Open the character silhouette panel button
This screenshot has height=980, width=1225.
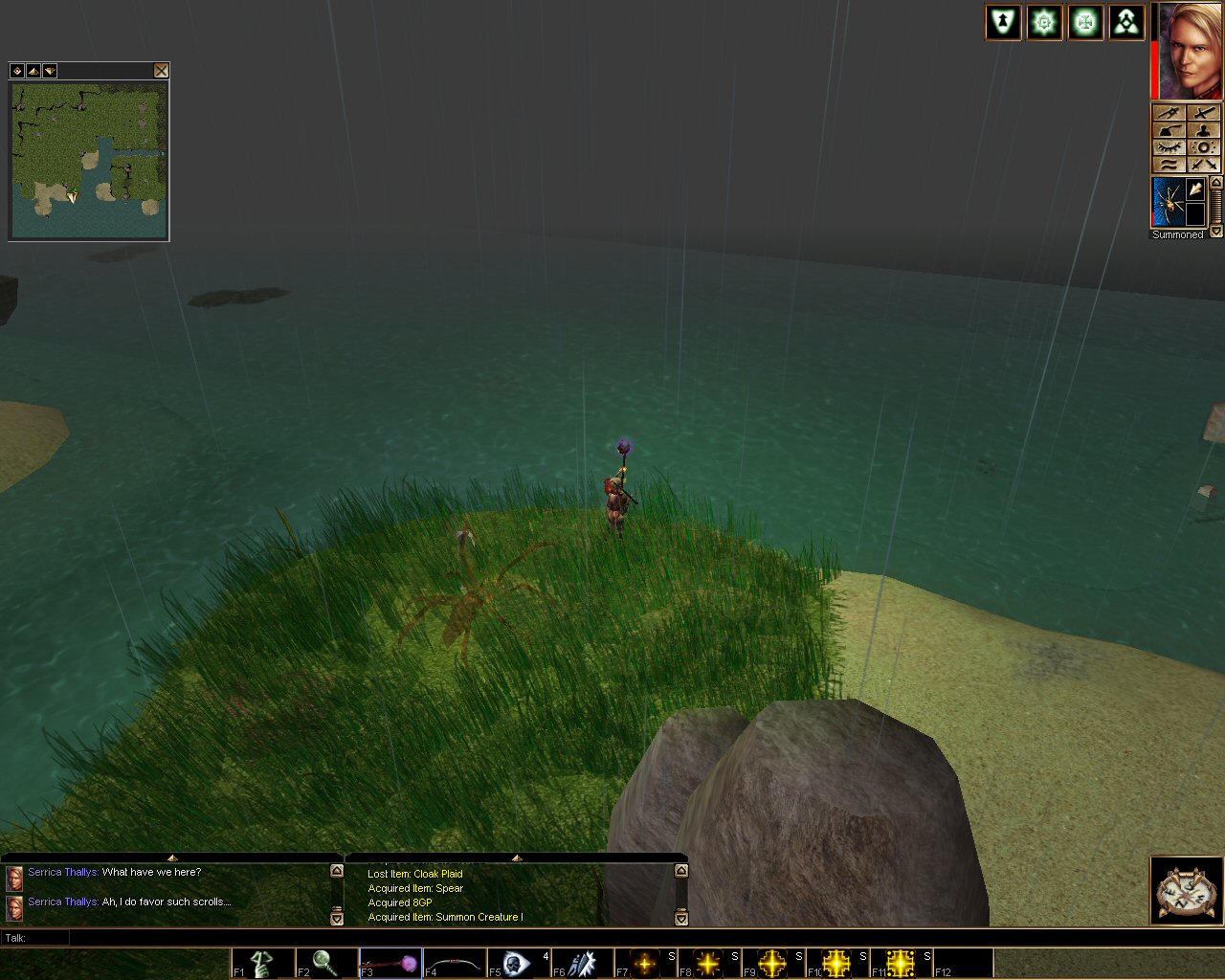coord(1204,130)
